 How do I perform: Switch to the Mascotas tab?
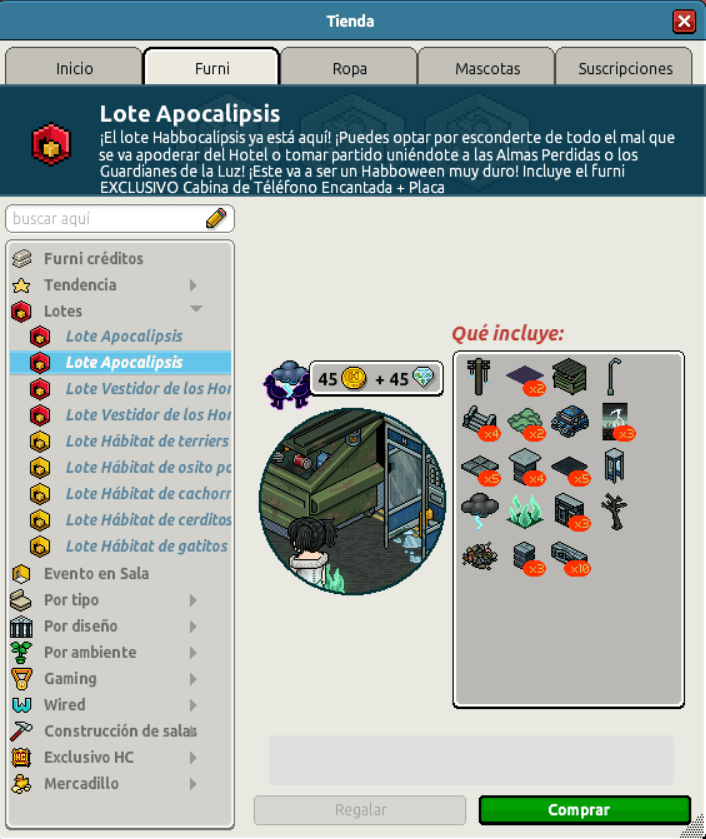pyautogui.click(x=487, y=68)
